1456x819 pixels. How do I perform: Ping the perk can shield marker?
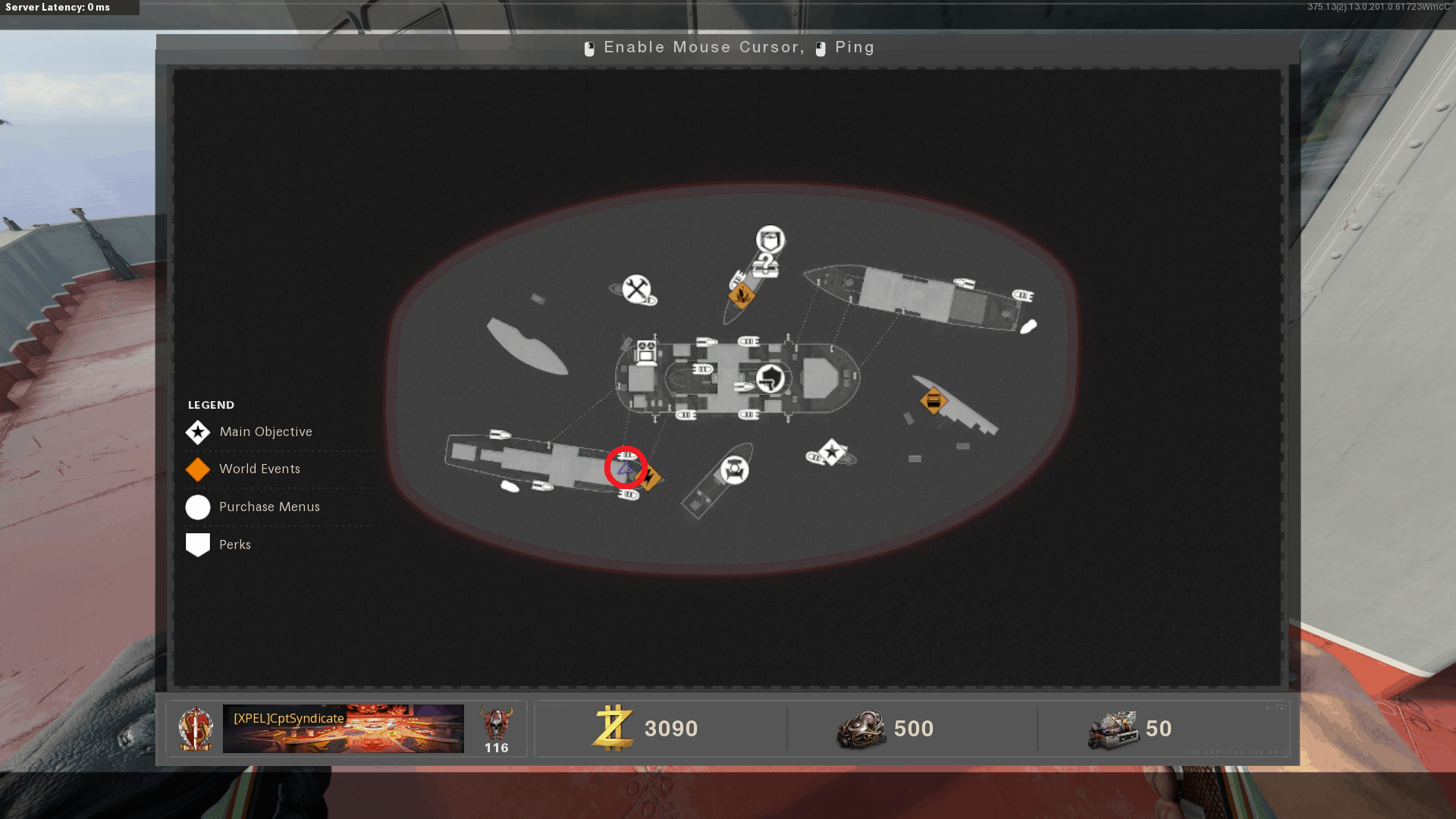click(x=770, y=240)
